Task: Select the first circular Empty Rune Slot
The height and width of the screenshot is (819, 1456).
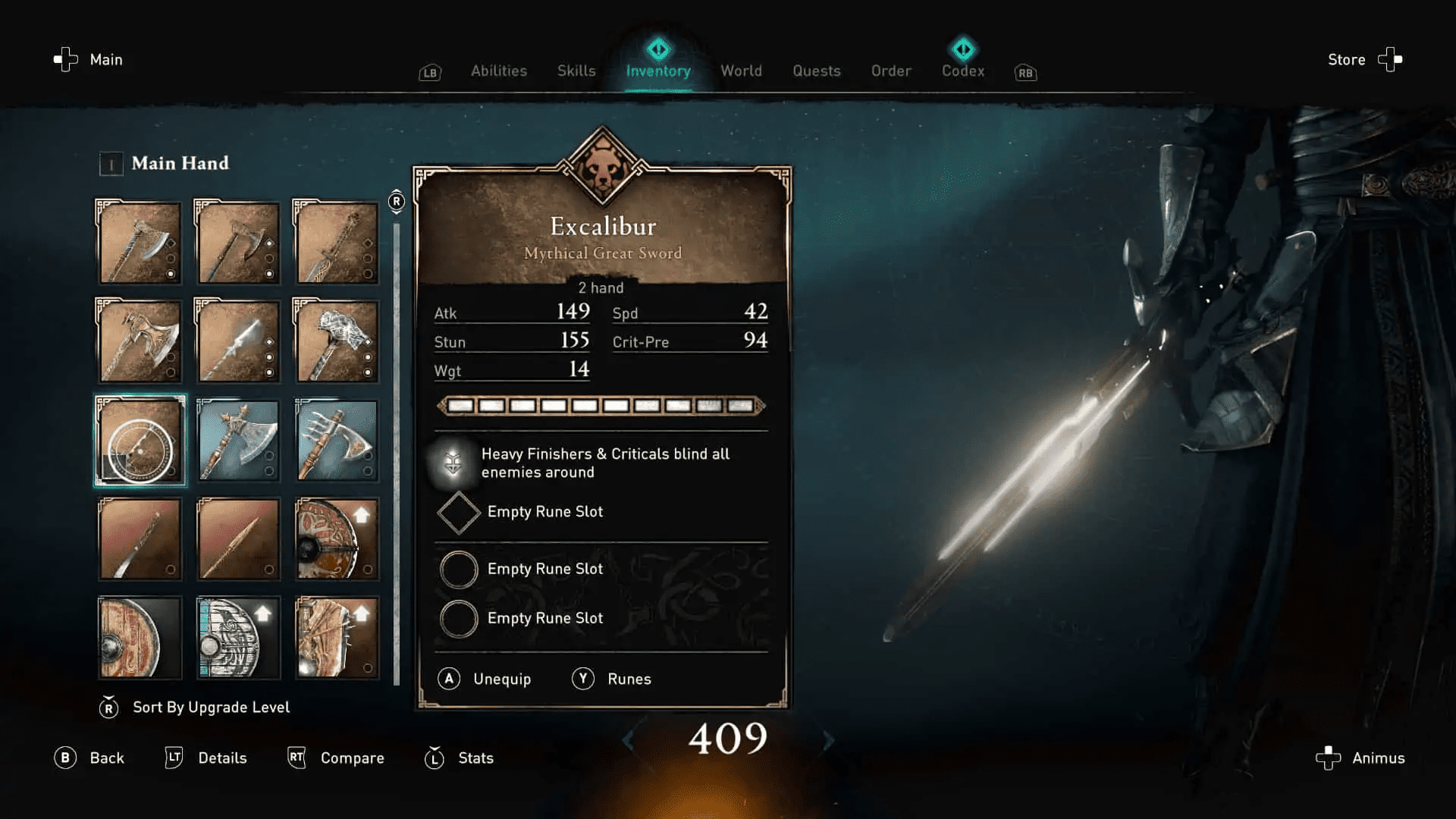Action: click(x=458, y=570)
